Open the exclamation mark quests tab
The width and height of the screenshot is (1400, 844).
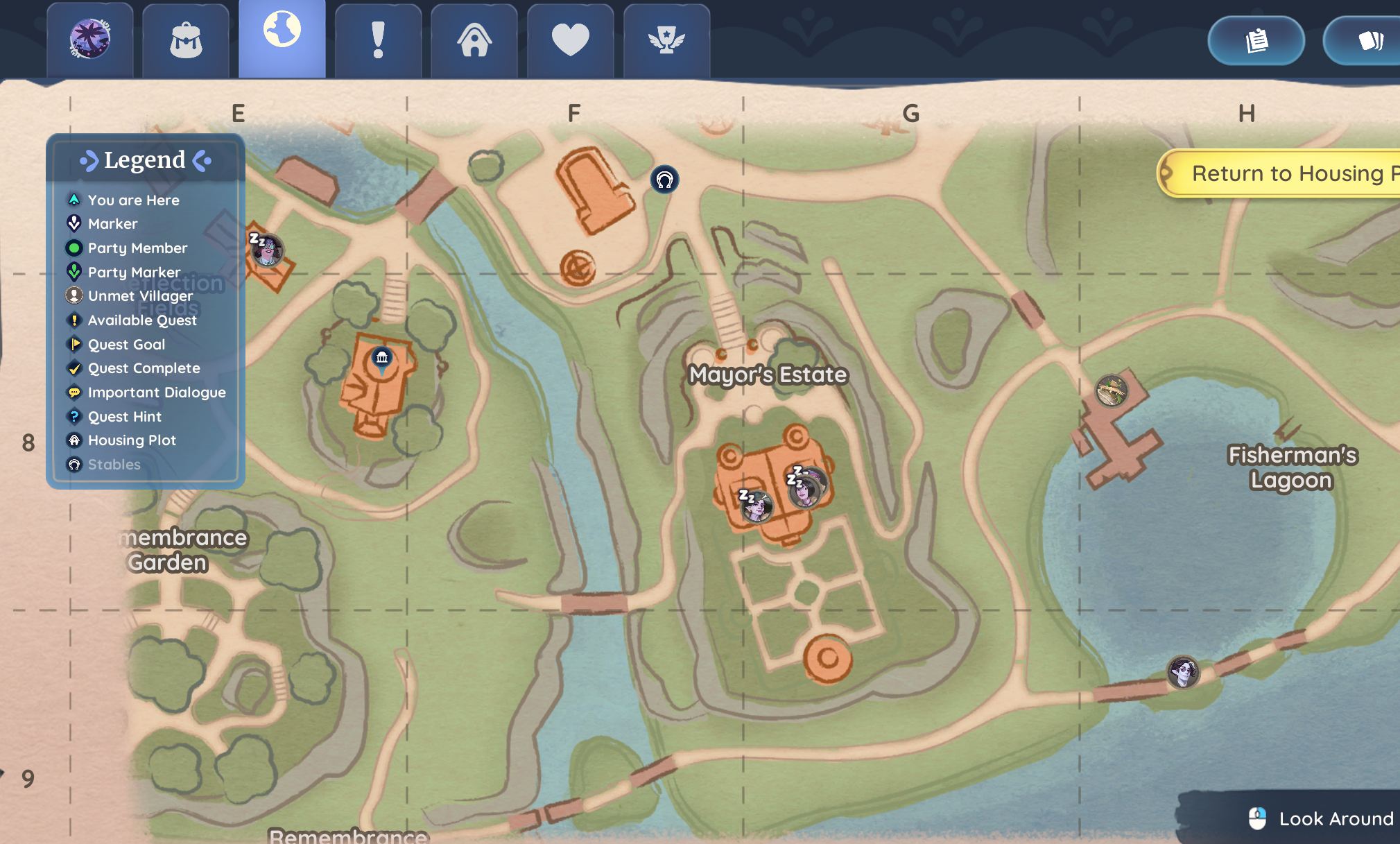coord(378,40)
